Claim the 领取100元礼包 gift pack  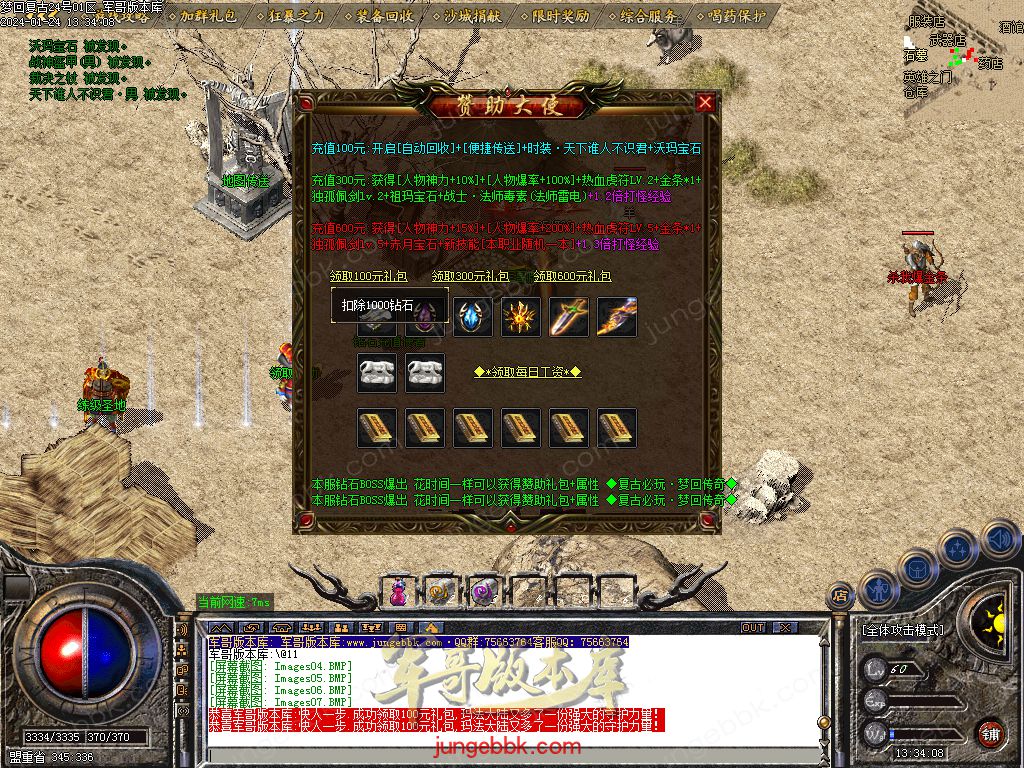369,276
